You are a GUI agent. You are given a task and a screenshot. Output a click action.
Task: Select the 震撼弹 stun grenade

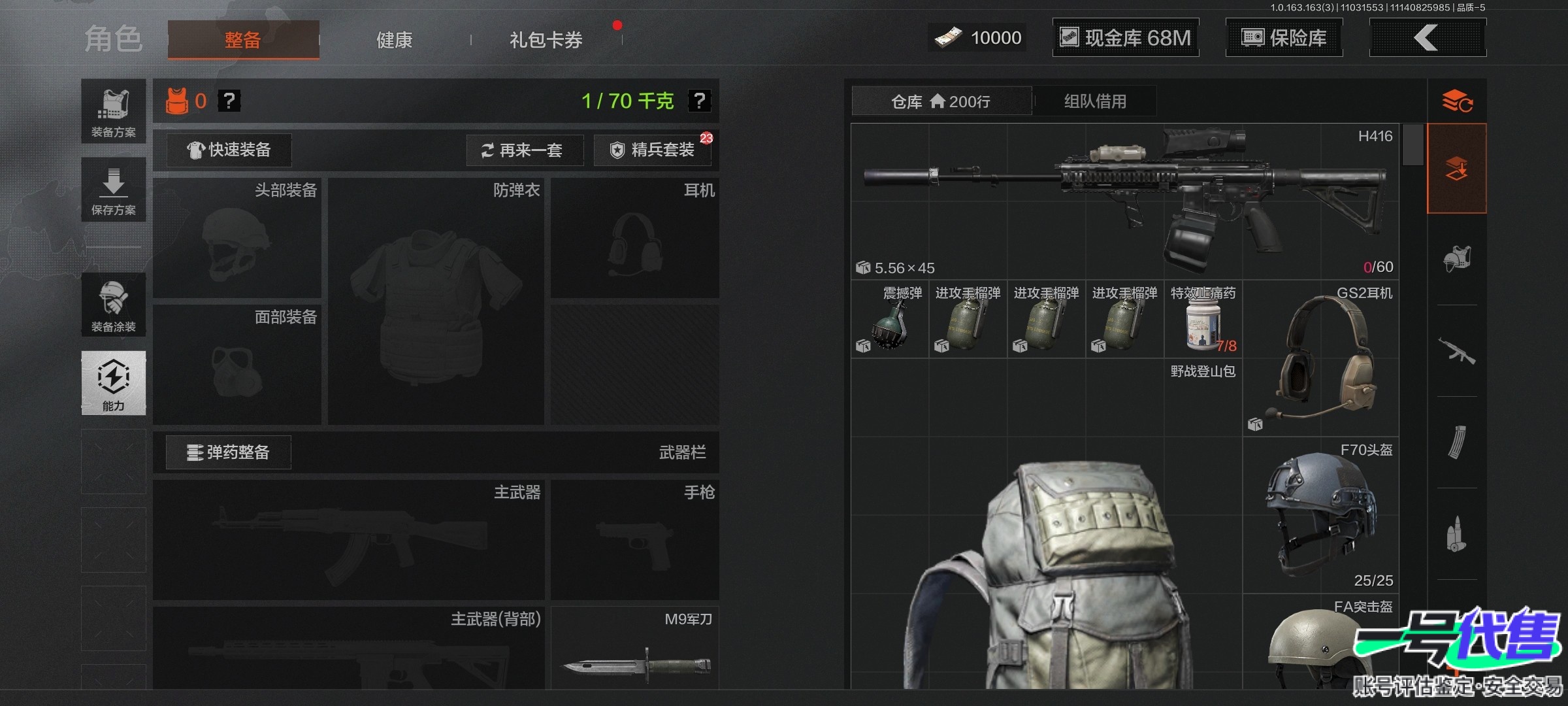889,320
